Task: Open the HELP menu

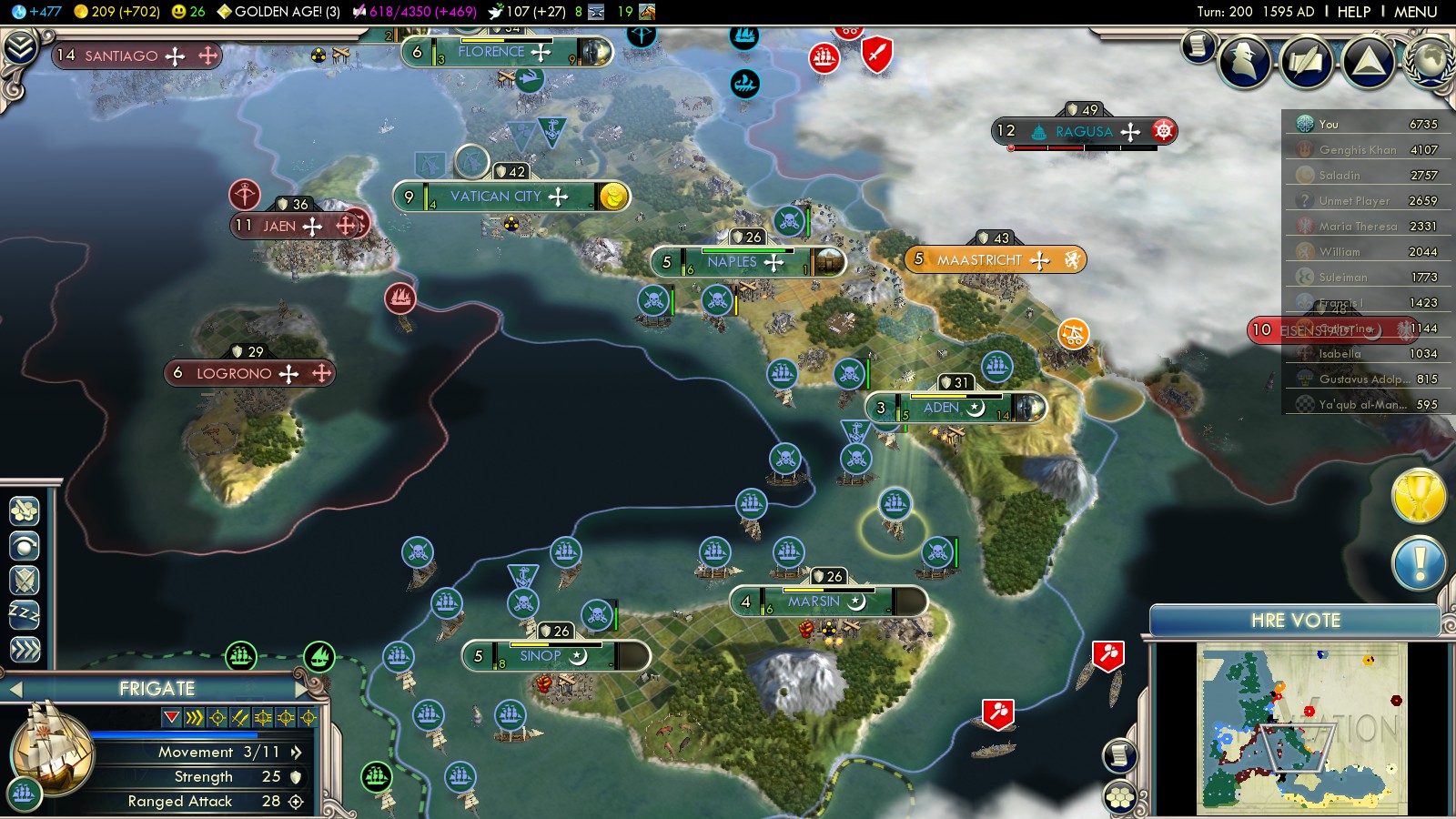Action: (1353, 12)
